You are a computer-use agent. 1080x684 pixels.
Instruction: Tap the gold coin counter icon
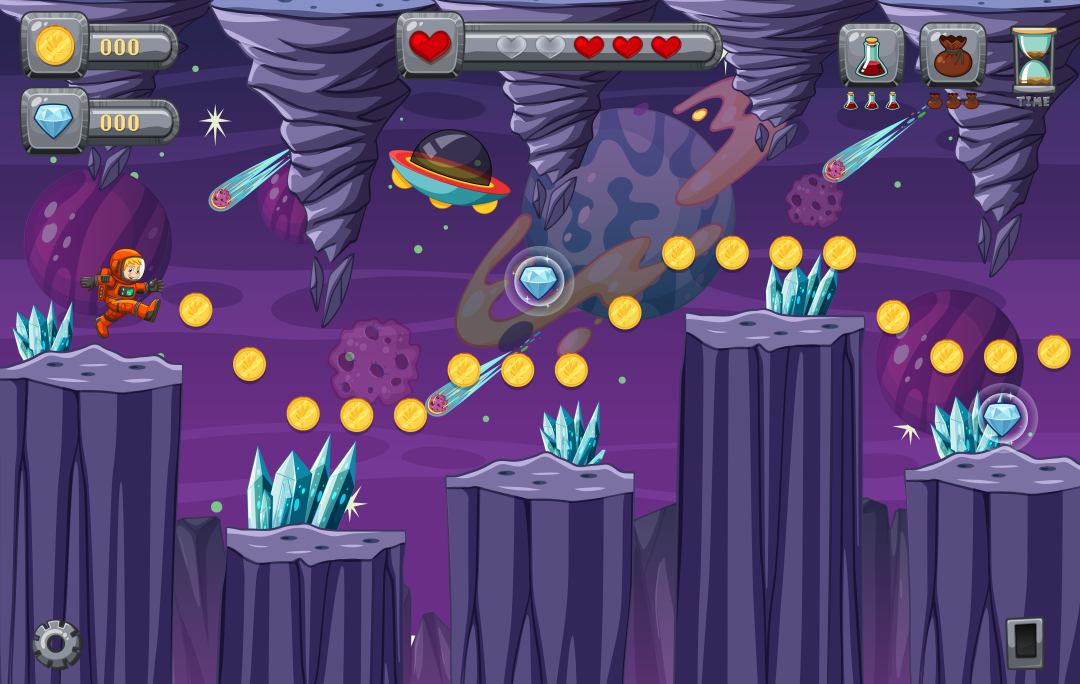pos(55,45)
